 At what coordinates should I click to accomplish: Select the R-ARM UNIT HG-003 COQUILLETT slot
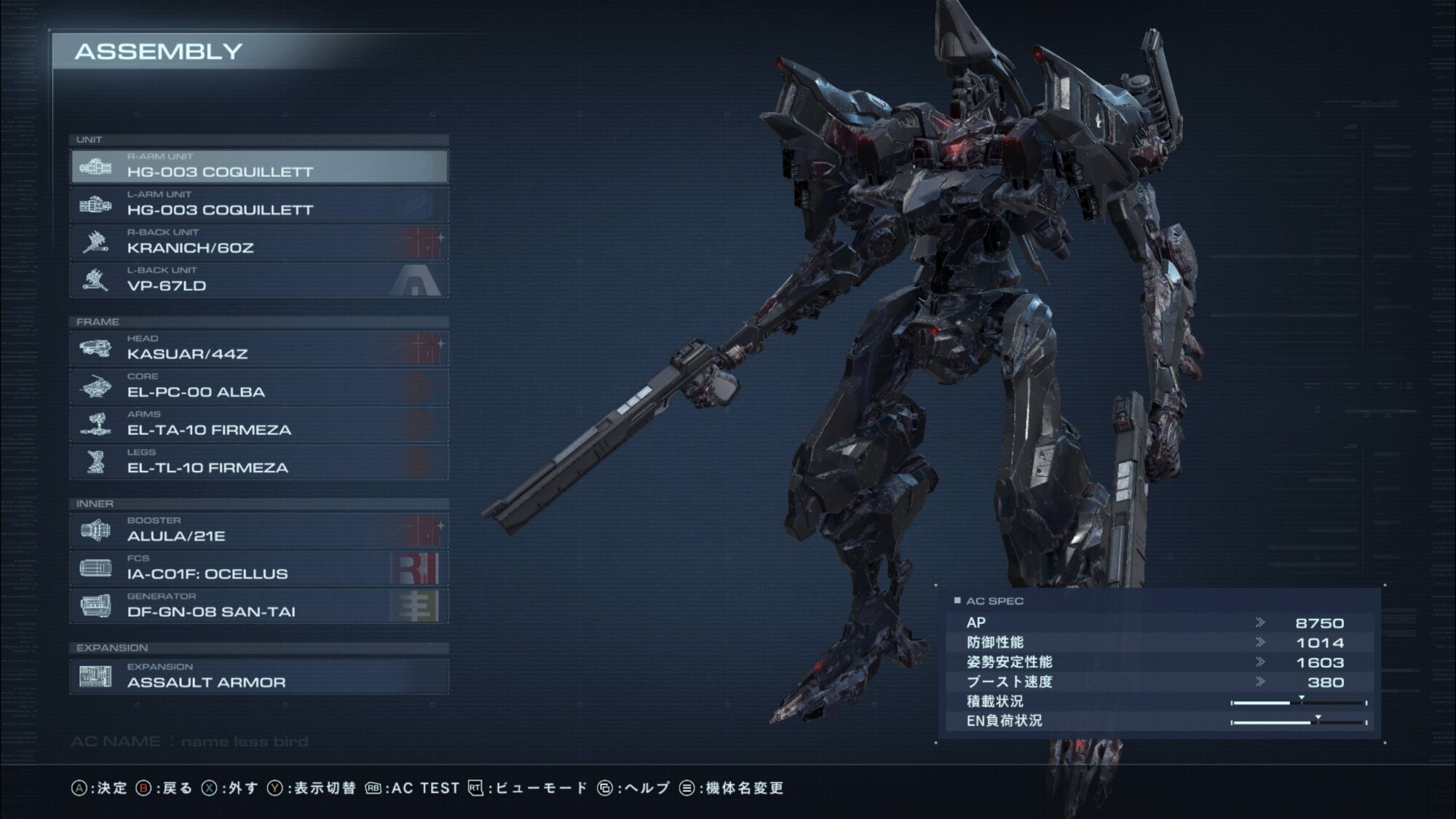pos(258,167)
